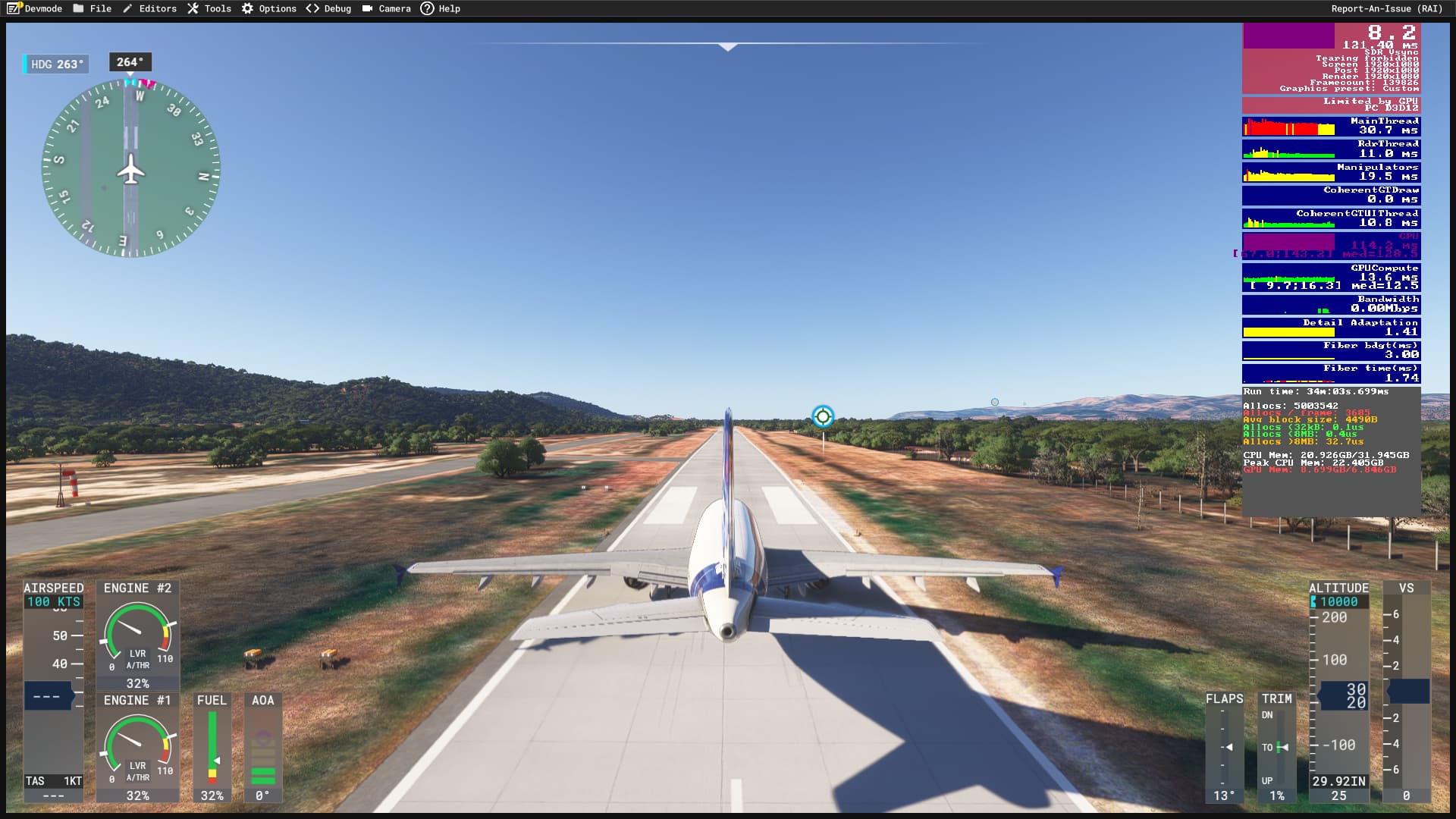This screenshot has width=1456, height=819.
Task: Open the Options menu
Action: click(x=269, y=8)
